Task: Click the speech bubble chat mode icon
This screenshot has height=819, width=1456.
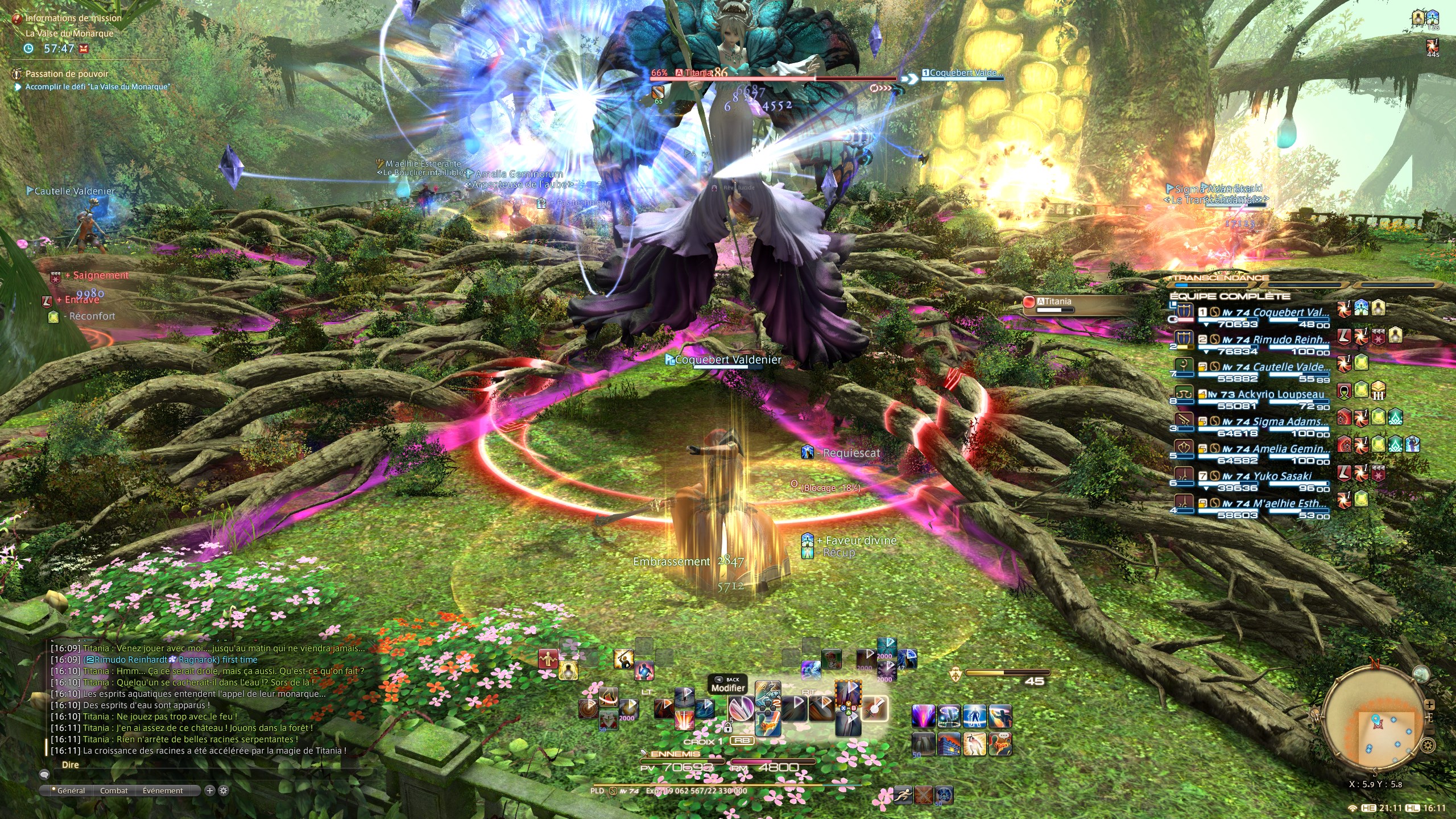Action: pos(44,775)
